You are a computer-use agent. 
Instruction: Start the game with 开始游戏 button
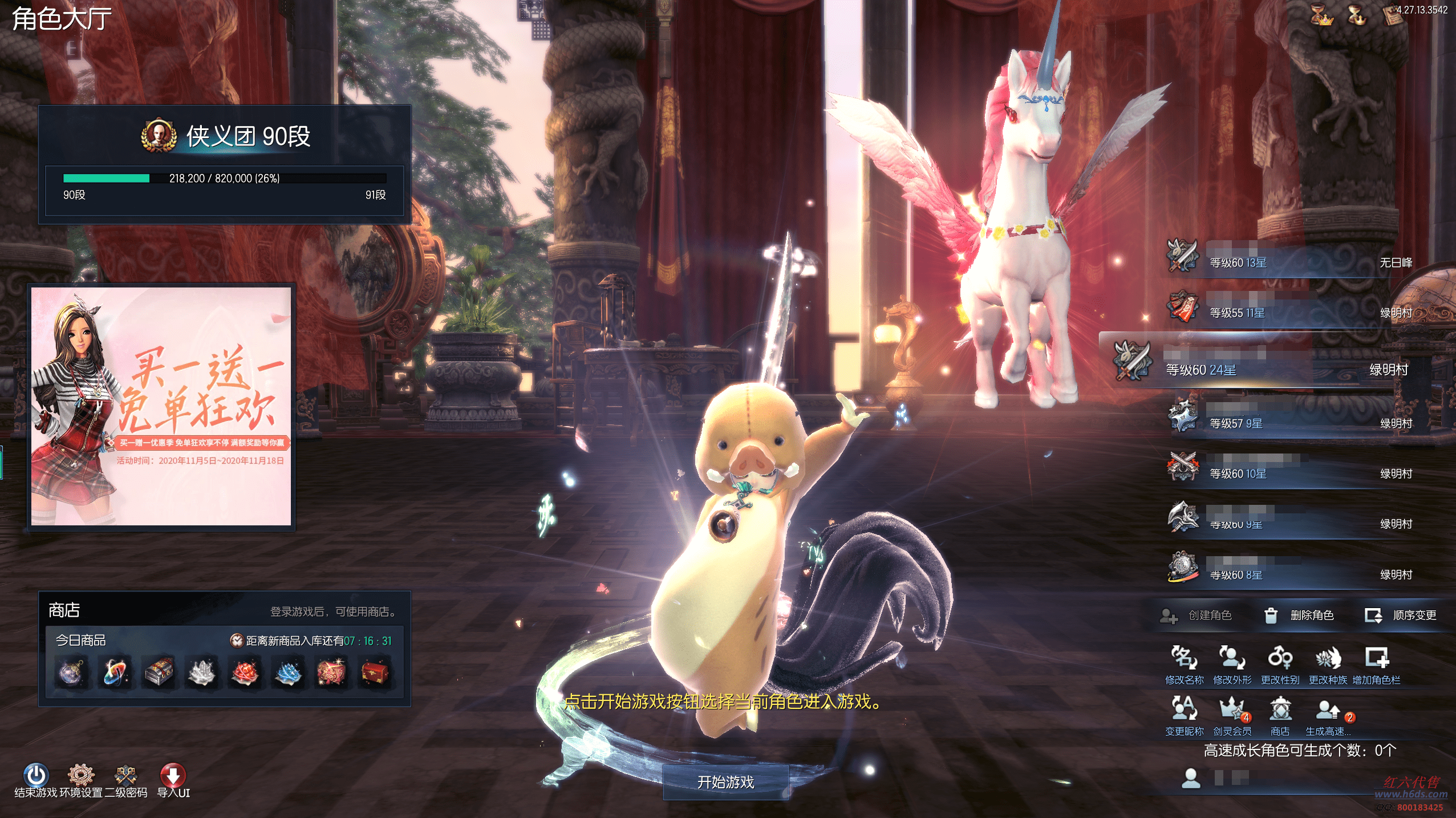(725, 782)
